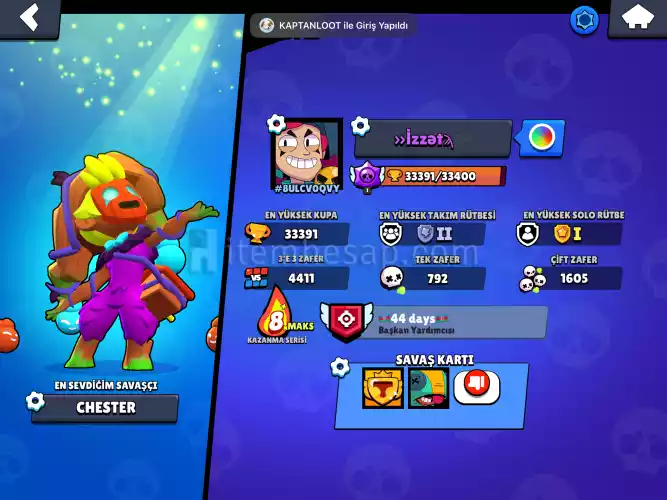This screenshot has height=500, width=667.
Task: Open the player avatar portrait
Action: [307, 152]
